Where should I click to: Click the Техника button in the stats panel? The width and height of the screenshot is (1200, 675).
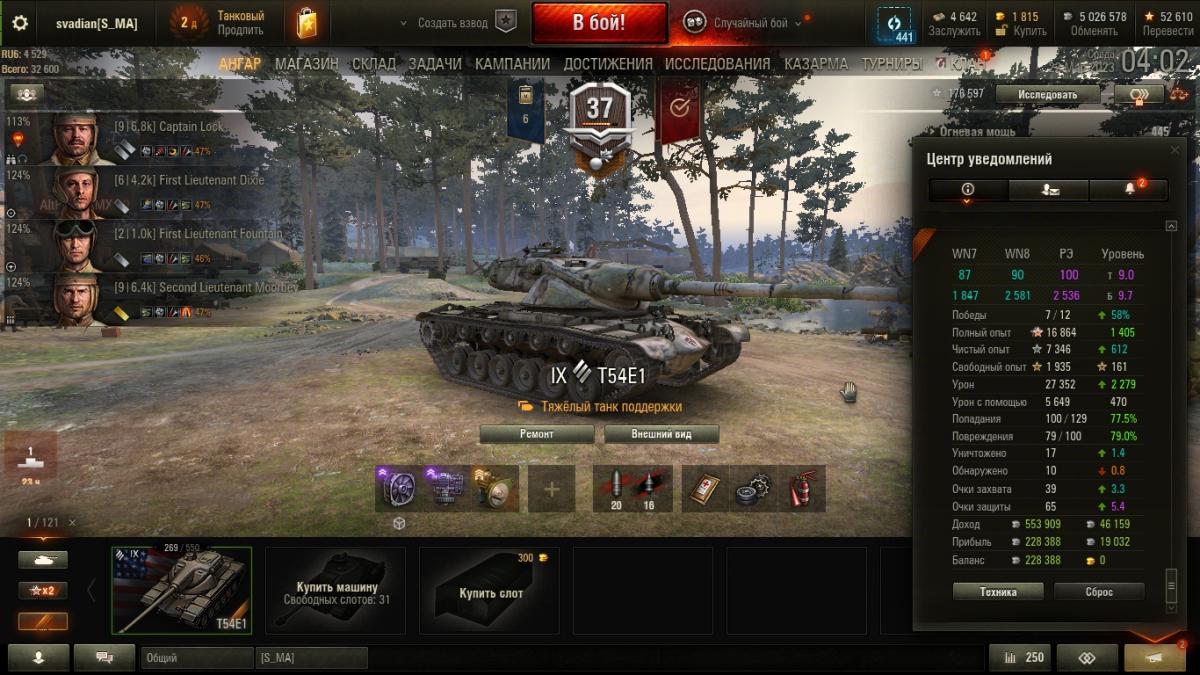tap(998, 592)
